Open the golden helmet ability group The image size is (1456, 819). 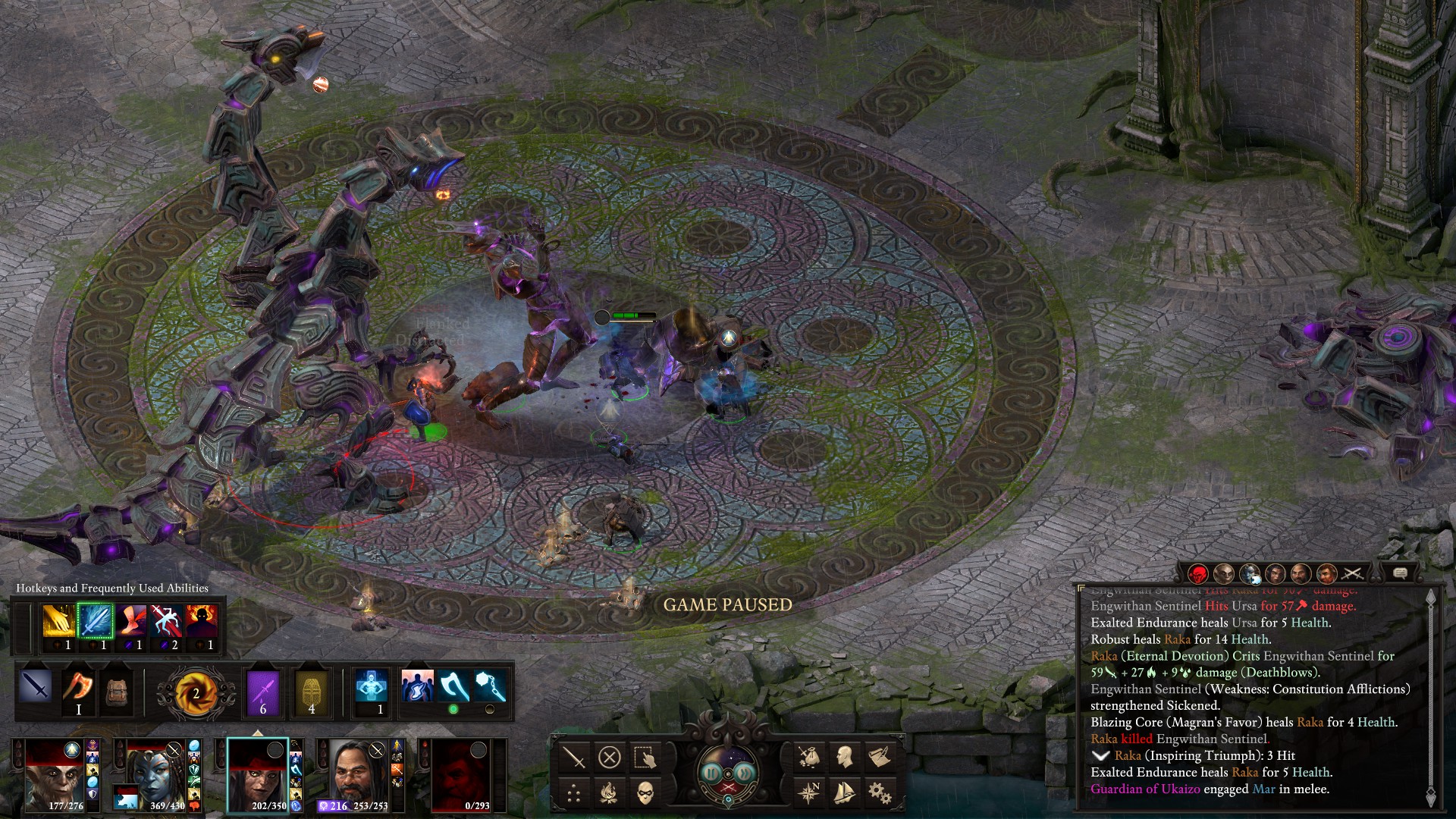[312, 692]
